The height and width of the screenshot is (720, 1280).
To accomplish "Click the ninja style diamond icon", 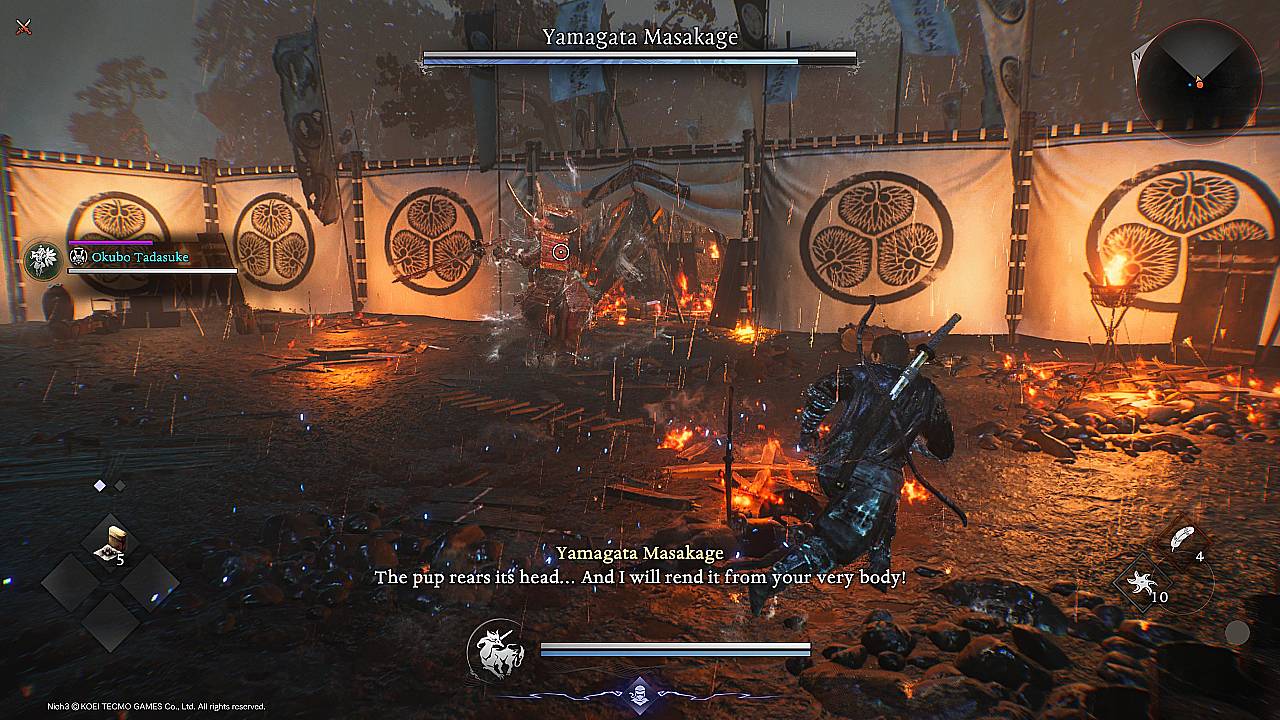I will [640, 690].
